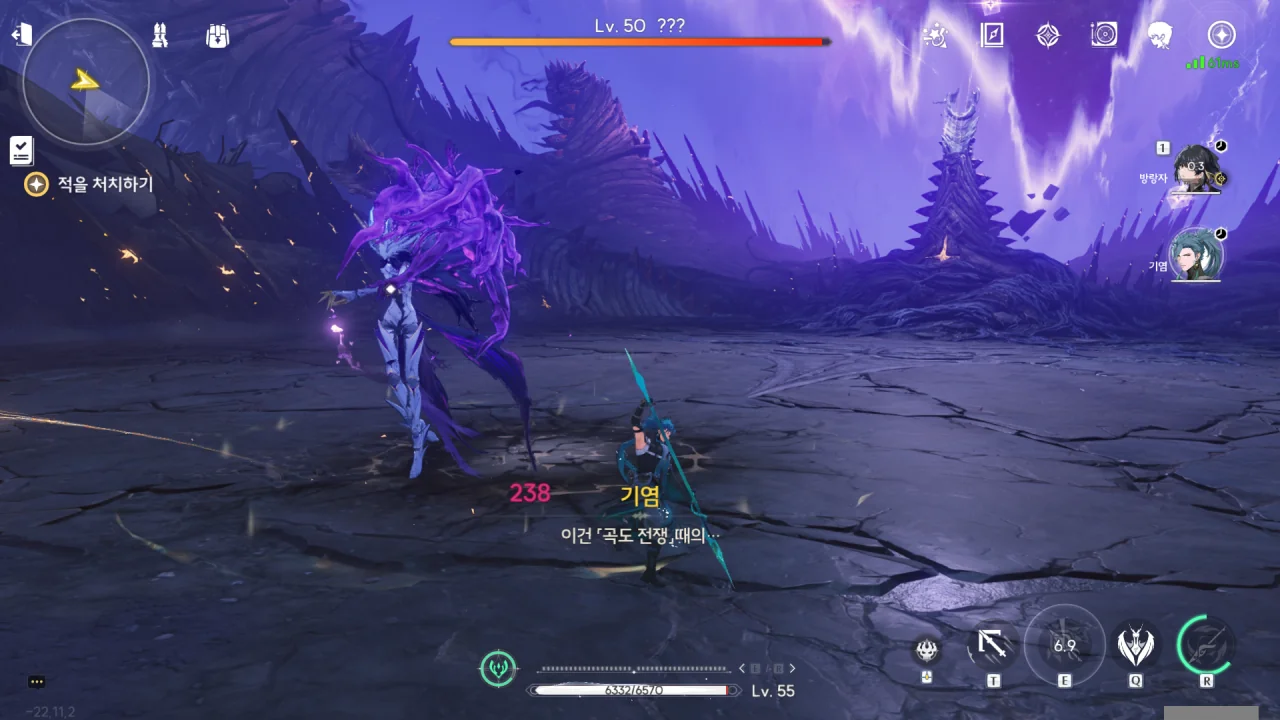Use the grapple hook utility tool

992,648
